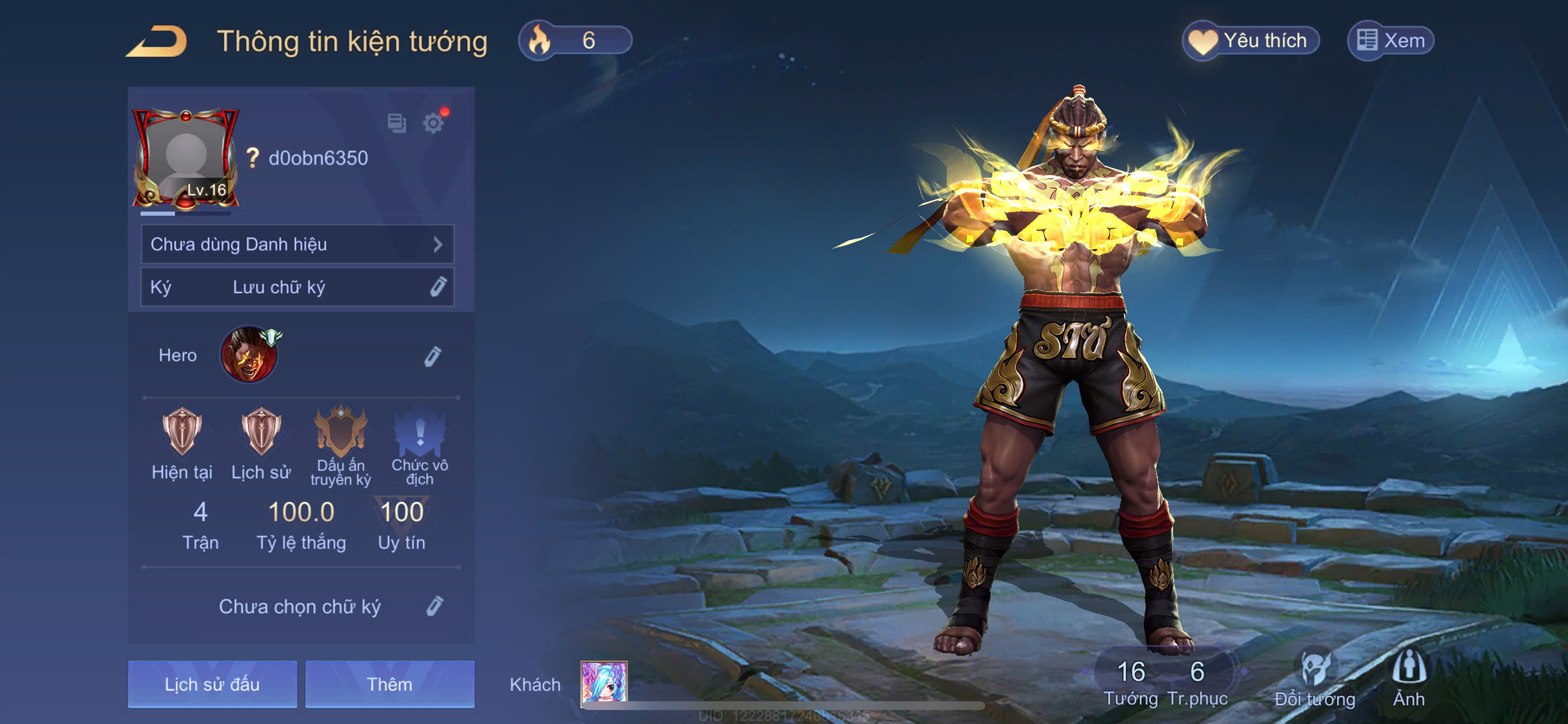Edit the Chưa chọn chữ ký signature

[434, 606]
